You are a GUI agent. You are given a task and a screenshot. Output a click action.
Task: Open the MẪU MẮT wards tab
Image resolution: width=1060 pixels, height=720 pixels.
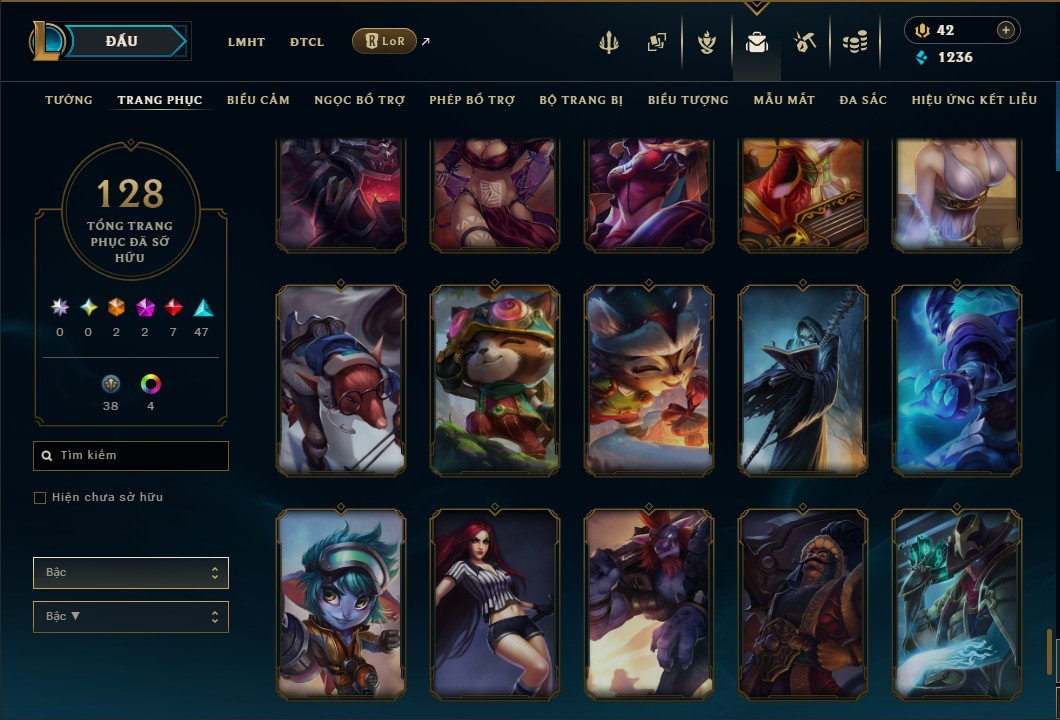784,100
